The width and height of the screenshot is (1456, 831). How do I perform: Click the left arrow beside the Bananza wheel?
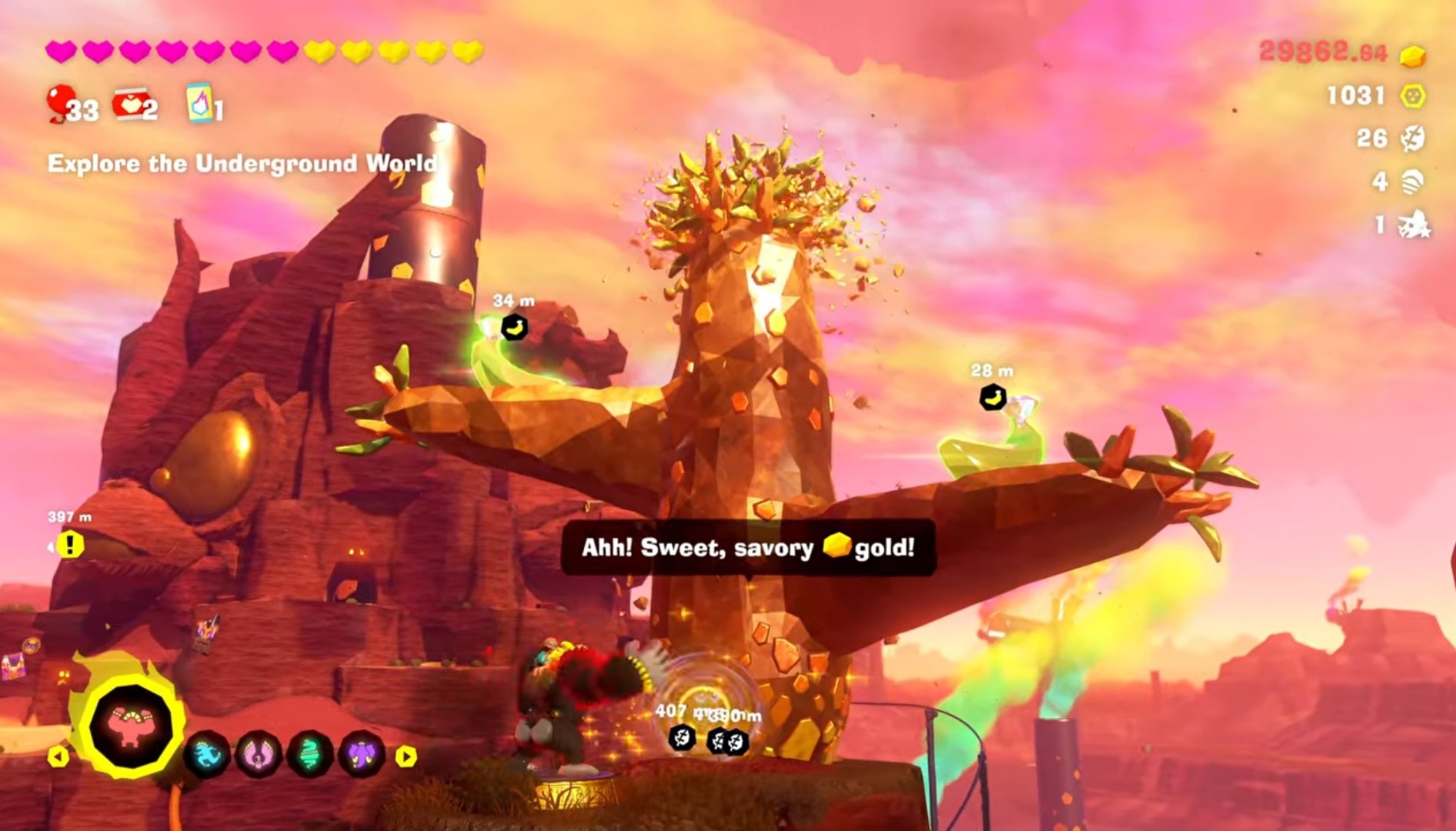pyautogui.click(x=58, y=756)
